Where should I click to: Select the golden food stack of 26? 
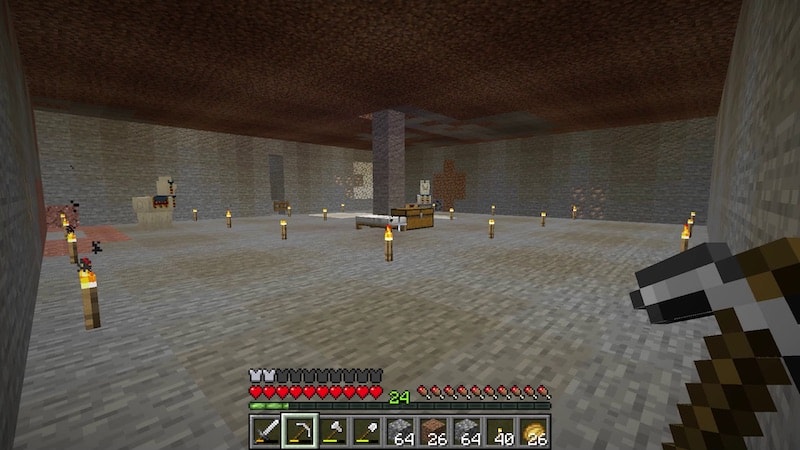click(x=535, y=431)
